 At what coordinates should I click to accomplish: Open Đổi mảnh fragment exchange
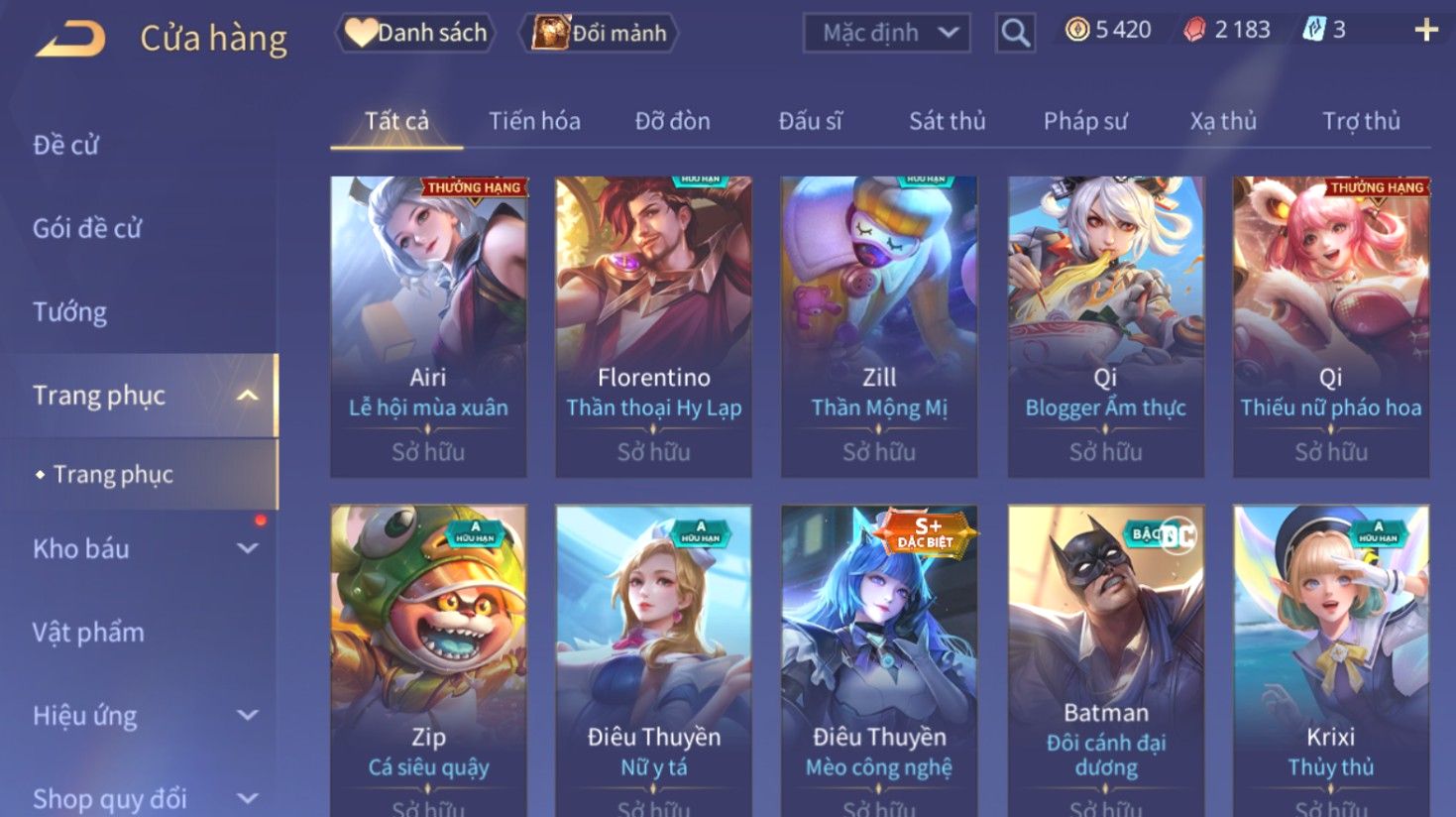pyautogui.click(x=600, y=33)
